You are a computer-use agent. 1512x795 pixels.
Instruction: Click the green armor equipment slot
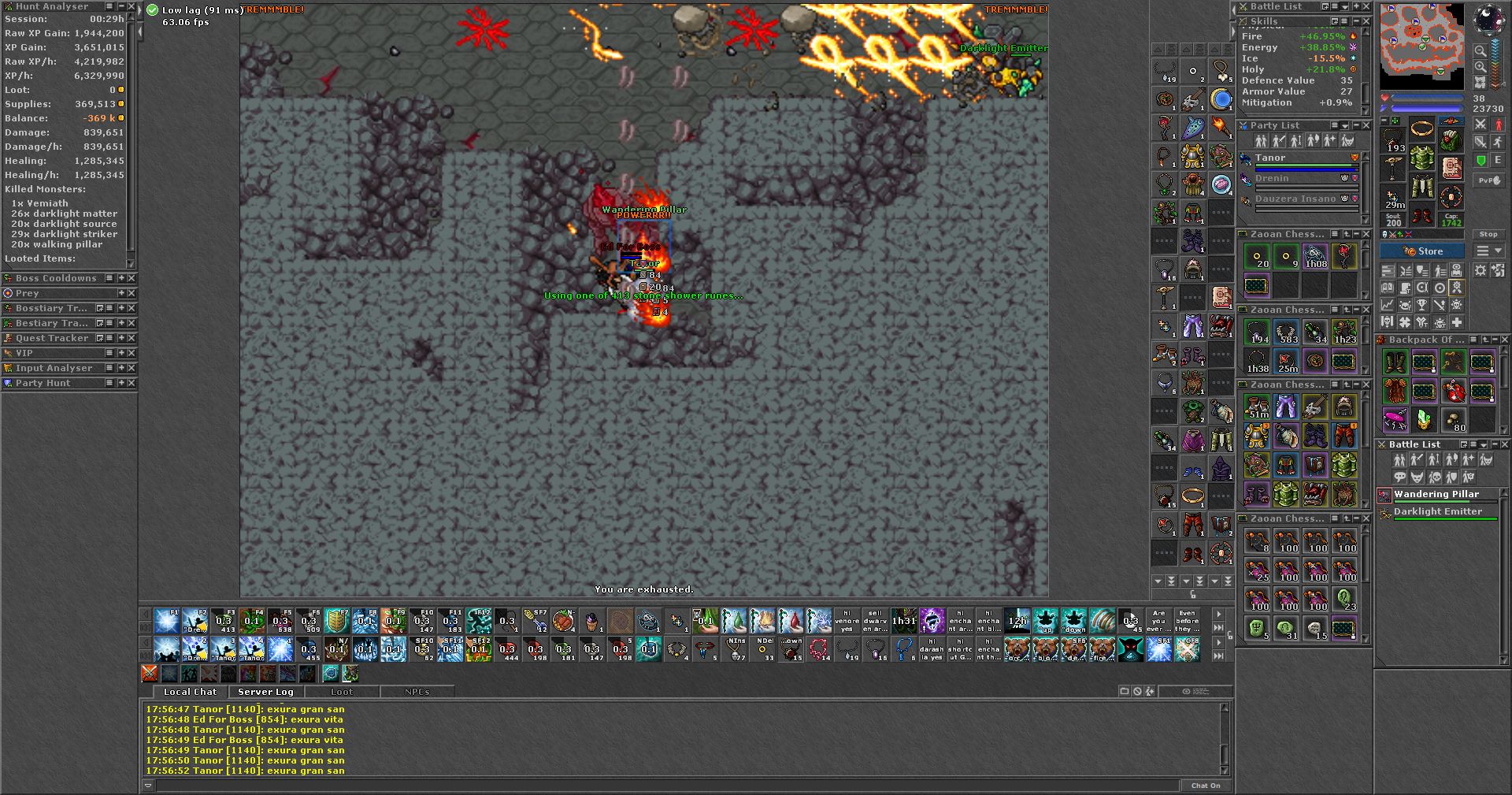pos(1421,158)
